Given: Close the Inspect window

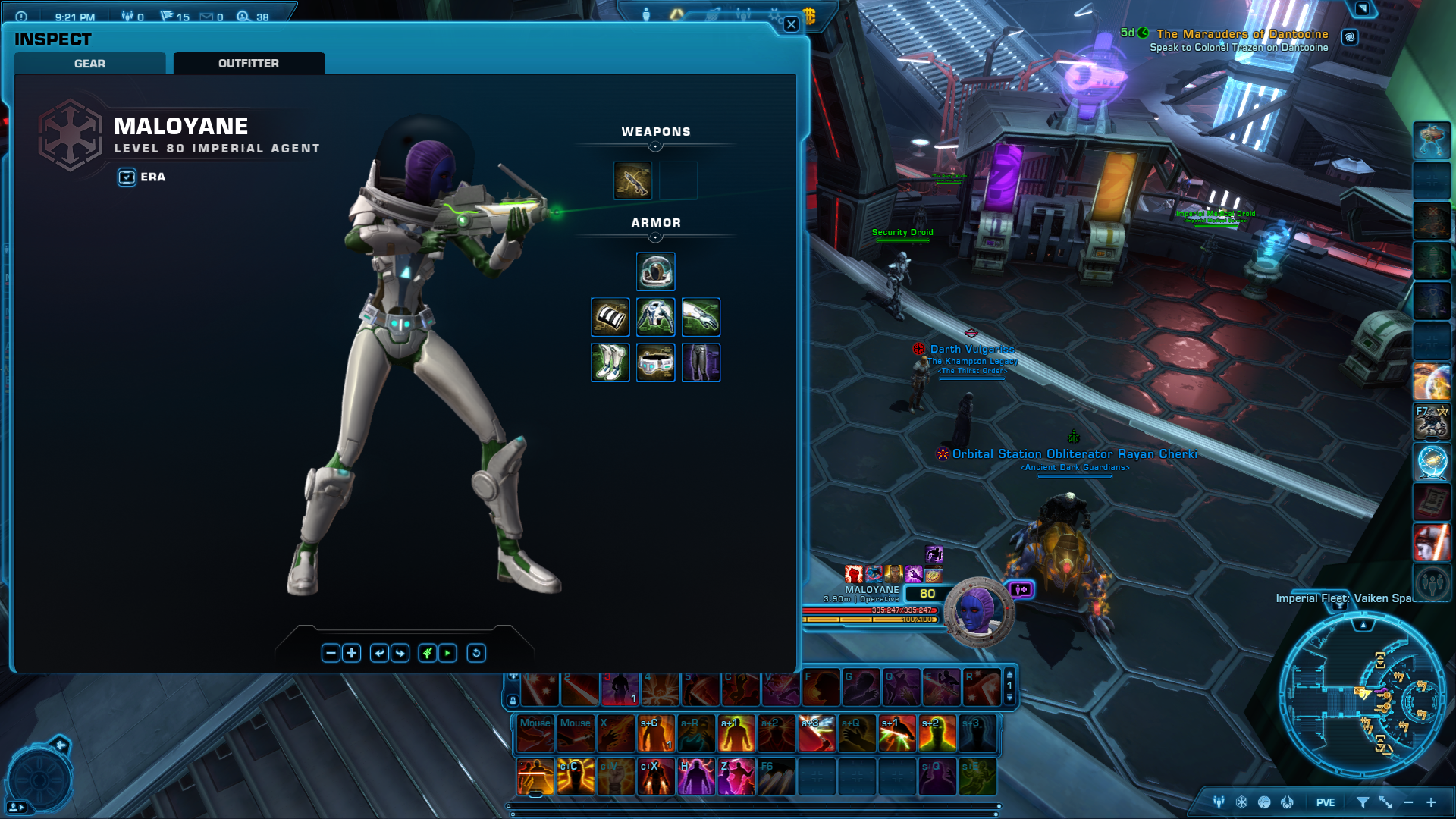Looking at the screenshot, I should pos(791,24).
